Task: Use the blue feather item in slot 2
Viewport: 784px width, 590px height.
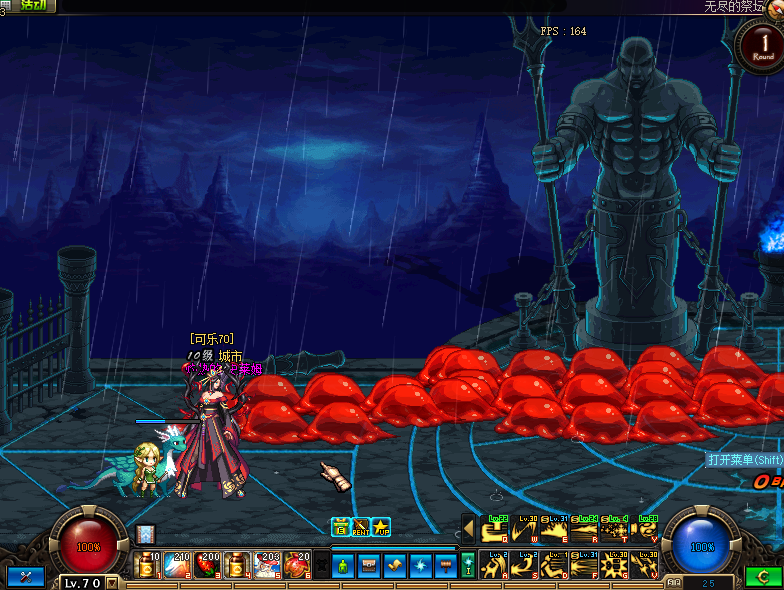Action: click(177, 565)
